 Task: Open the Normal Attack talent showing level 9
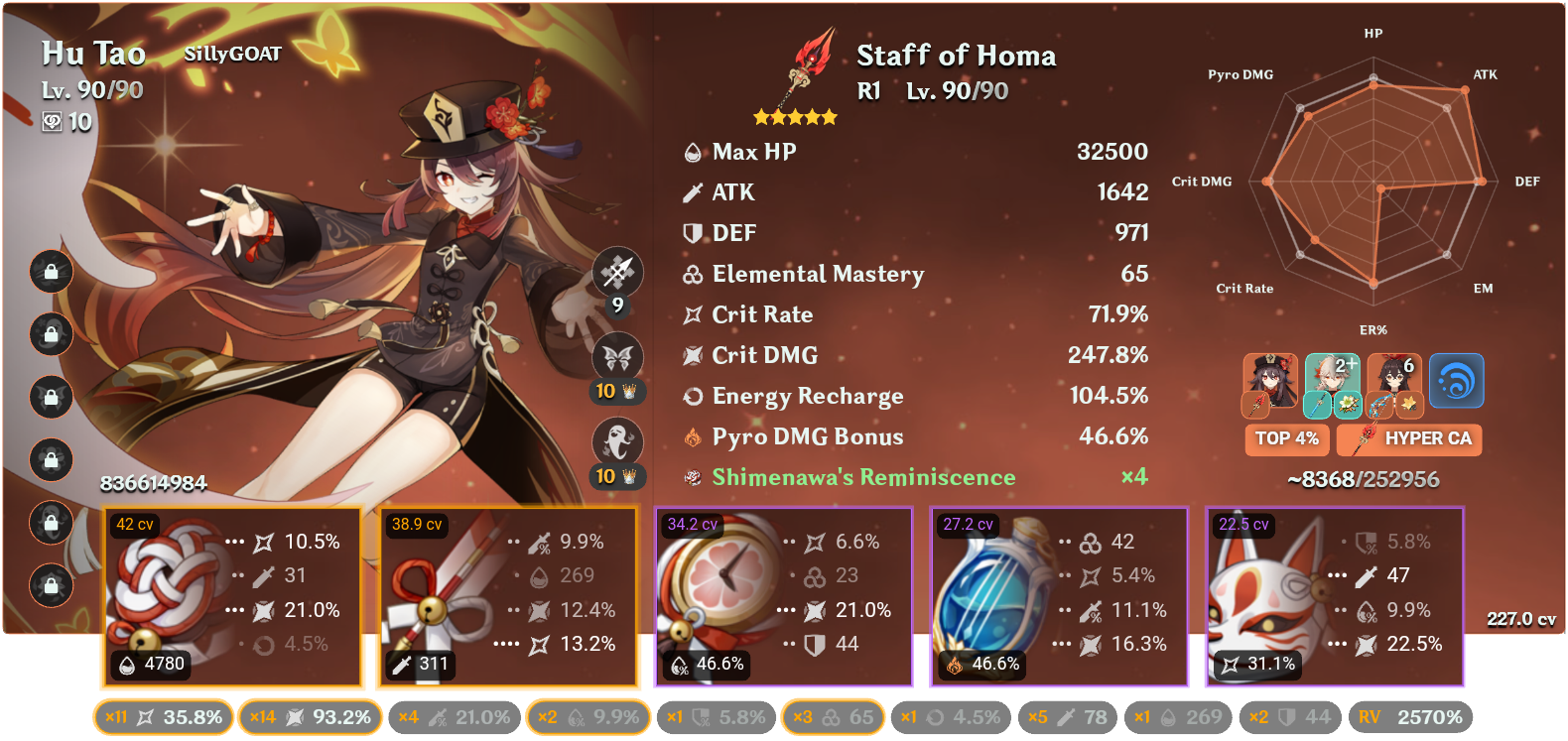coord(617,271)
